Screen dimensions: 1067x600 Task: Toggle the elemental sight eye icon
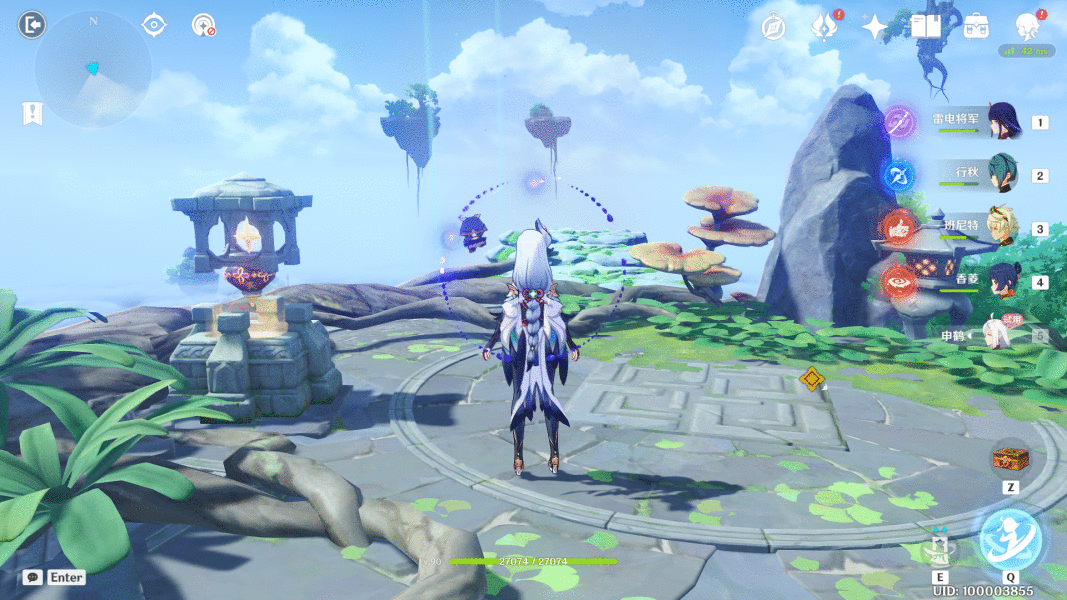[x=154, y=25]
